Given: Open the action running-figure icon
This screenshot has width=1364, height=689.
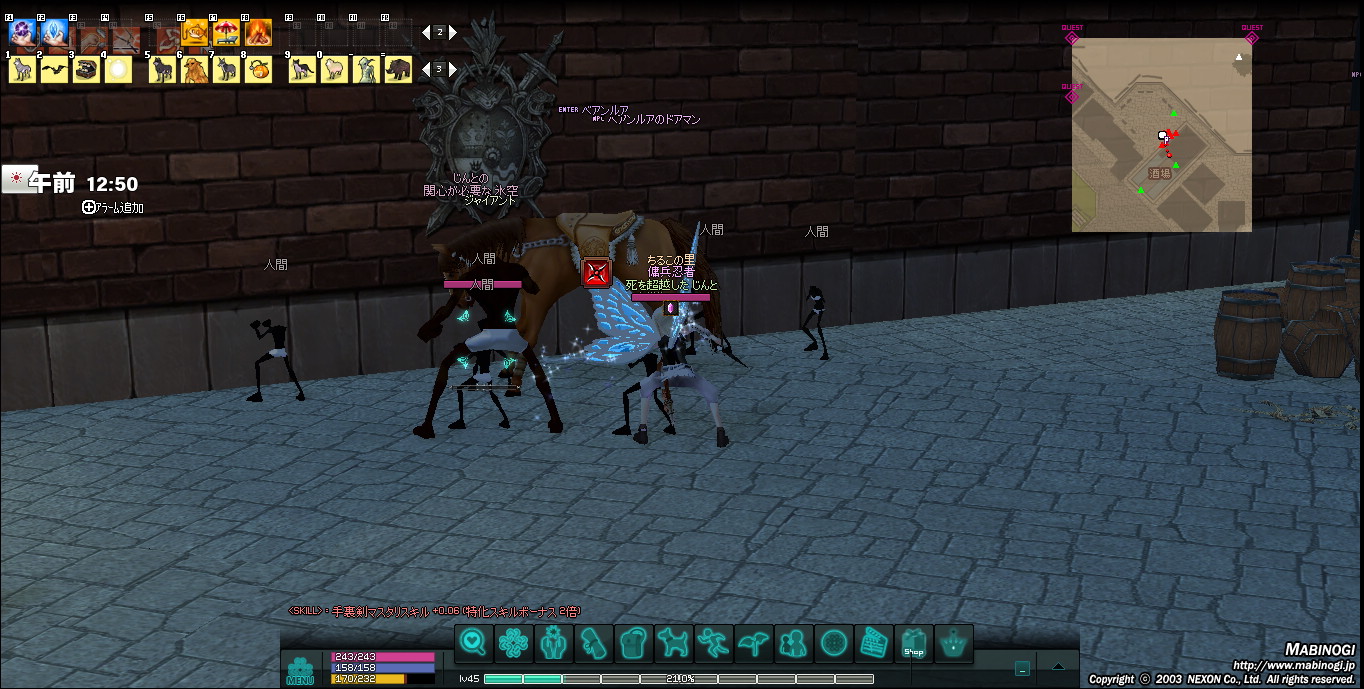Looking at the screenshot, I should [x=714, y=643].
